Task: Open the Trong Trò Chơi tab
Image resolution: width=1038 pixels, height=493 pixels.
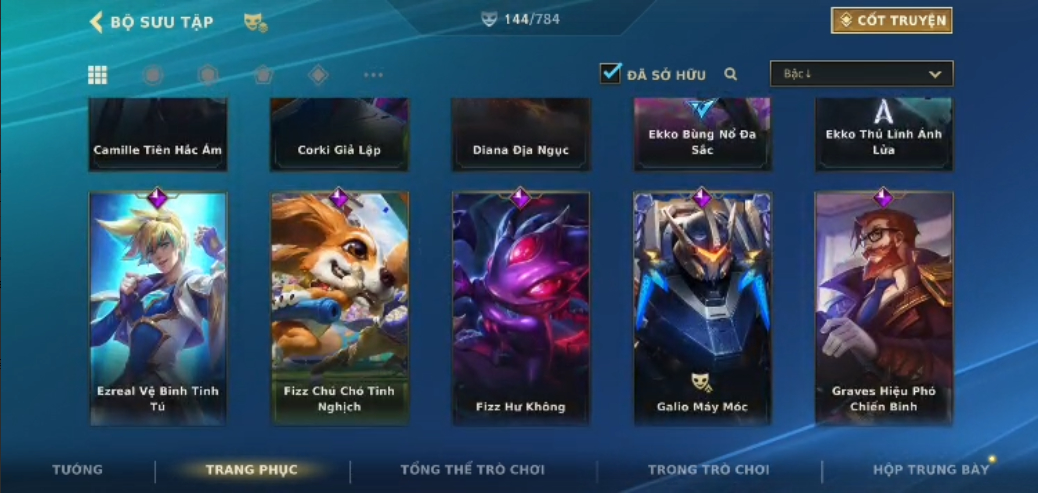Action: [x=708, y=470]
